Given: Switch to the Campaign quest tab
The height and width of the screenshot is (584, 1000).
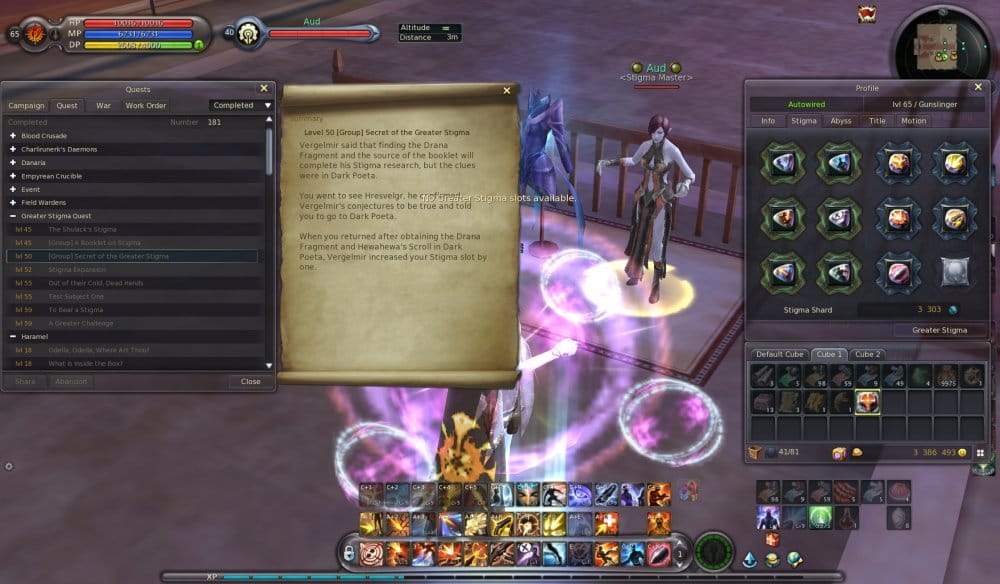Looking at the screenshot, I should click(x=27, y=105).
